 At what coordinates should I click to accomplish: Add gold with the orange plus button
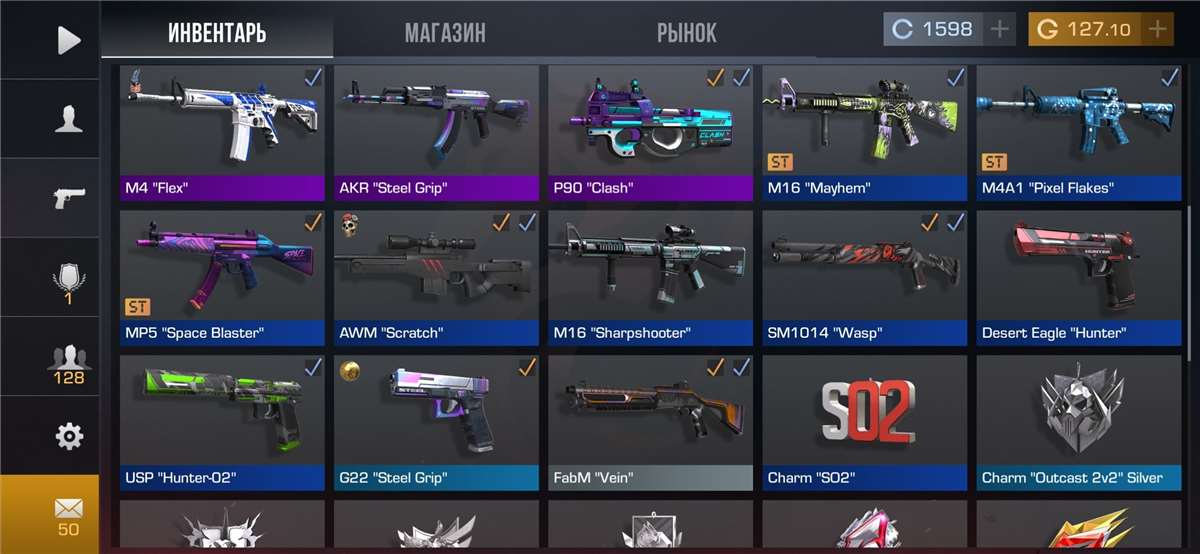click(x=1157, y=29)
